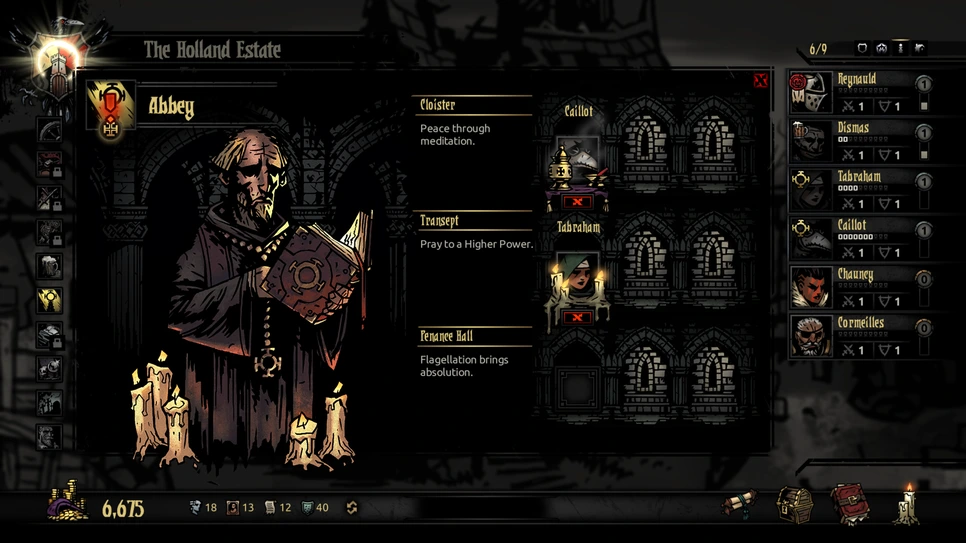
Task: Close the Abbey window
Action: pyautogui.click(x=760, y=80)
